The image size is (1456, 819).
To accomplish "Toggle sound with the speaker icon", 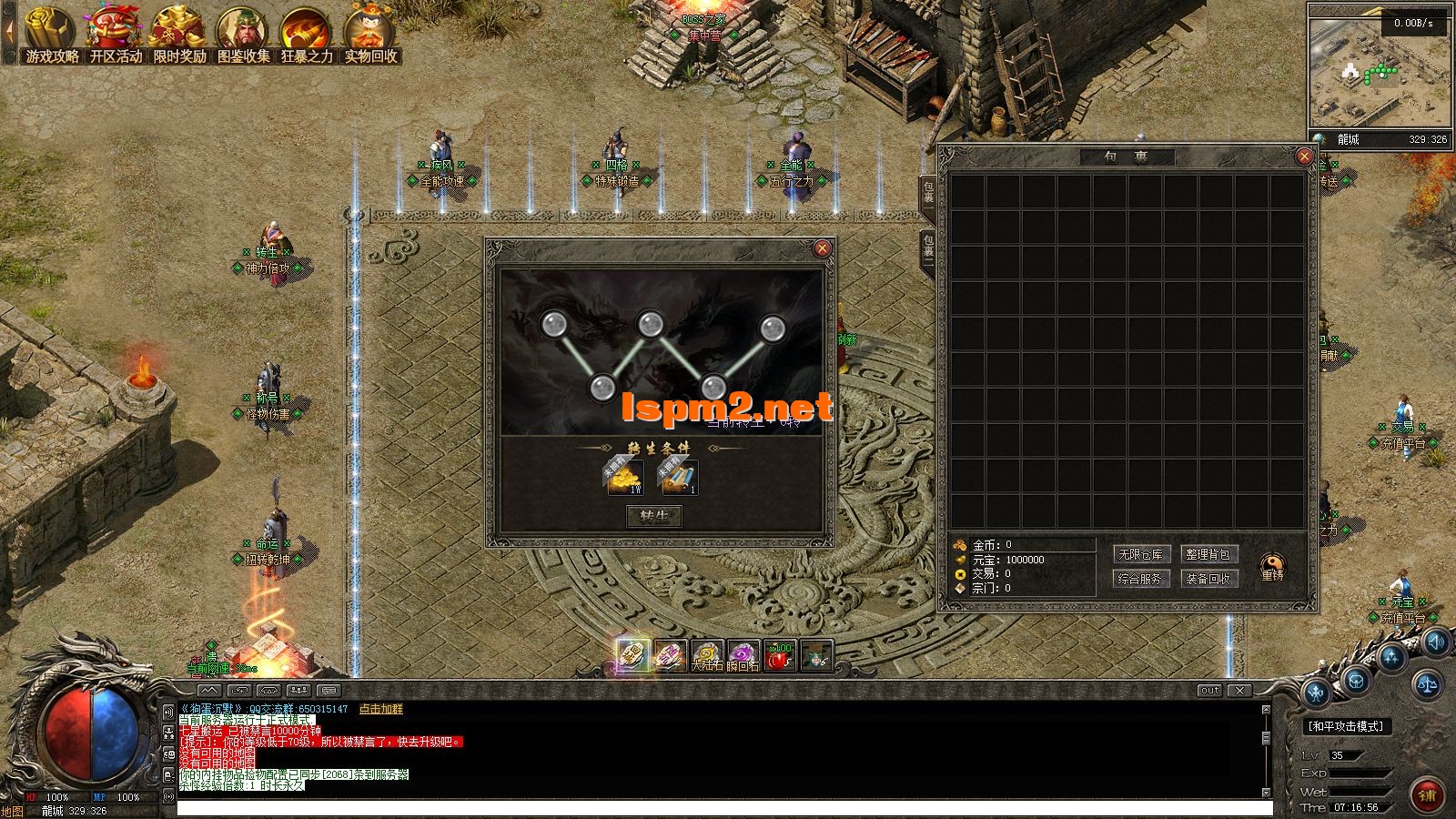I will click(1436, 642).
